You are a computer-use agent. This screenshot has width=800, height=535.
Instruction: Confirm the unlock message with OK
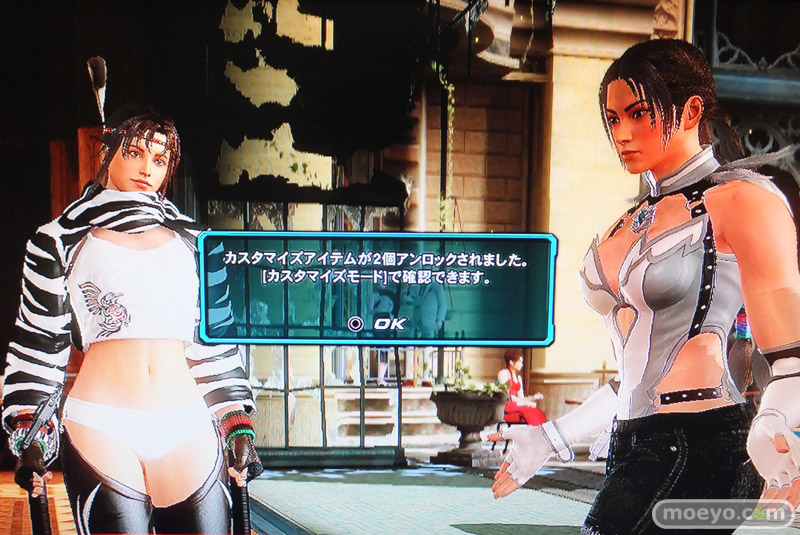click(x=377, y=323)
